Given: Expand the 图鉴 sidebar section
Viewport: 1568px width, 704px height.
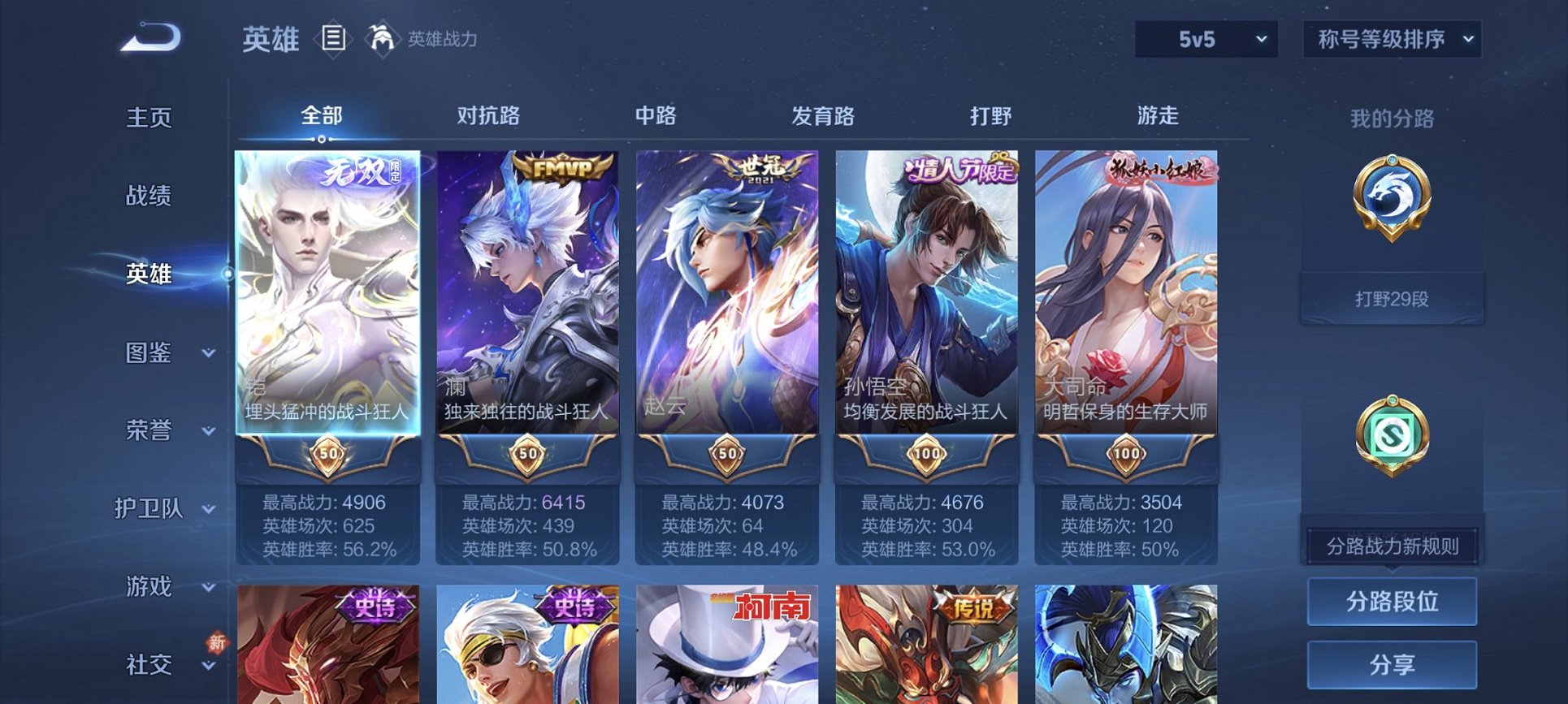Looking at the screenshot, I should click(x=150, y=353).
